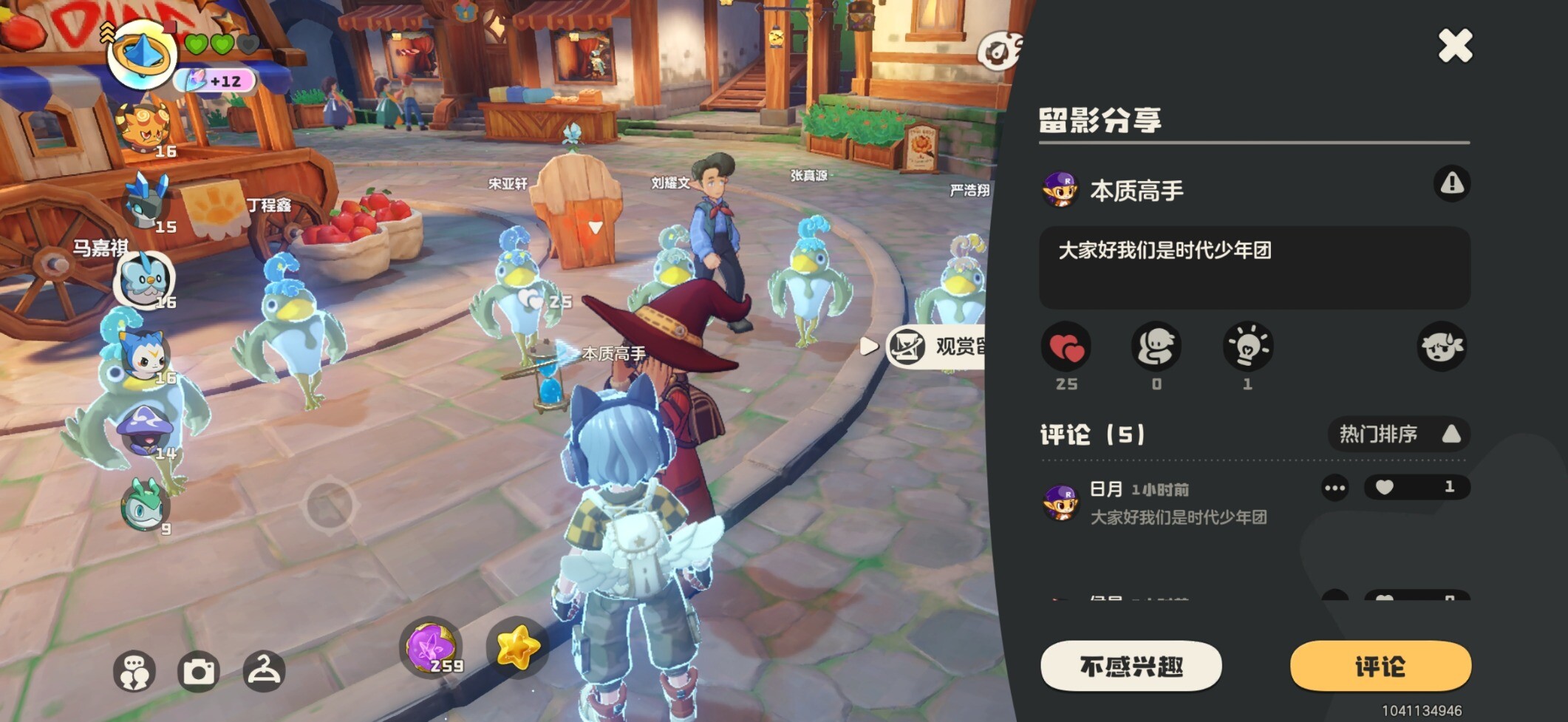Open the 热门排序 sort dropdown
This screenshot has width=1568, height=722.
click(1398, 434)
